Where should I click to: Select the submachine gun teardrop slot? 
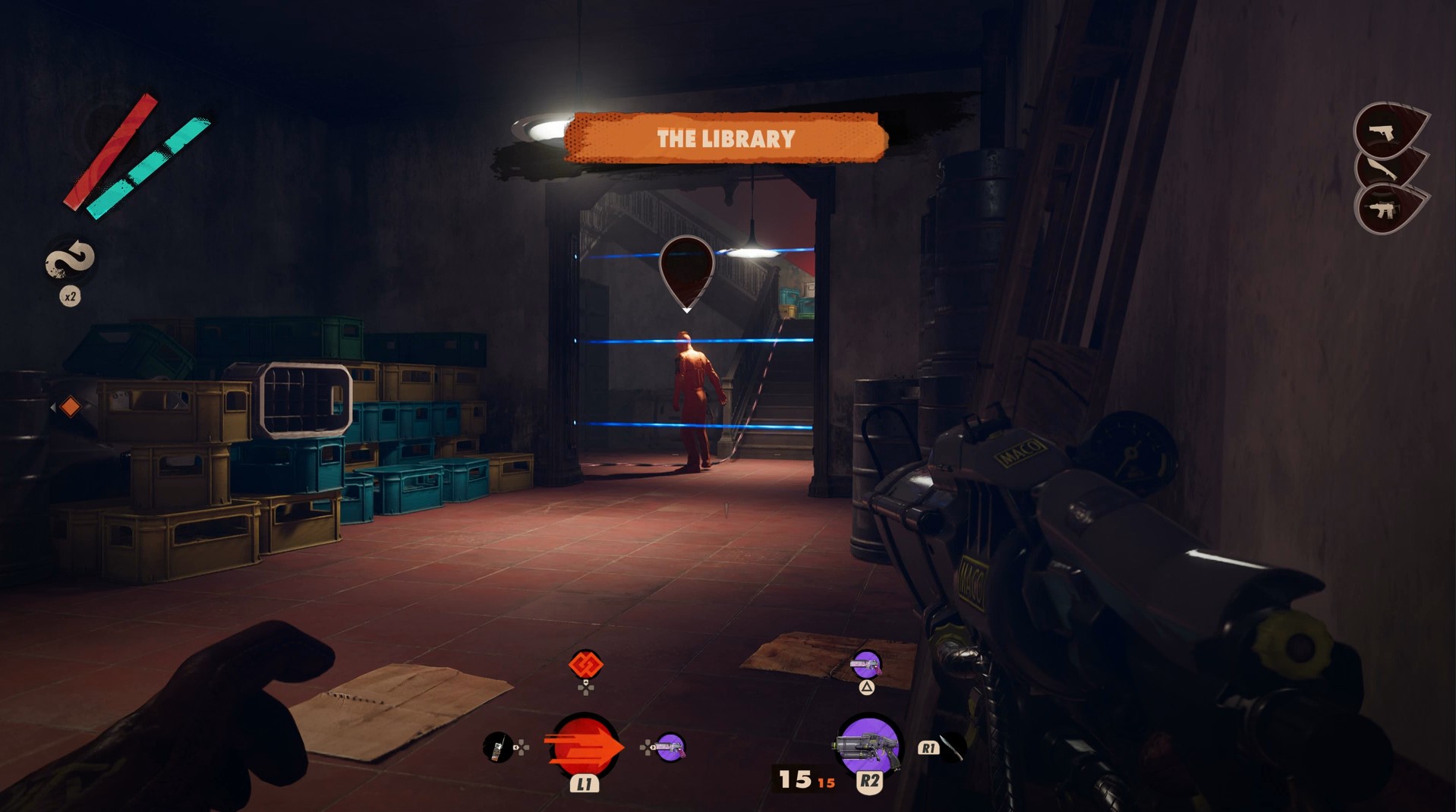pyautogui.click(x=1386, y=209)
